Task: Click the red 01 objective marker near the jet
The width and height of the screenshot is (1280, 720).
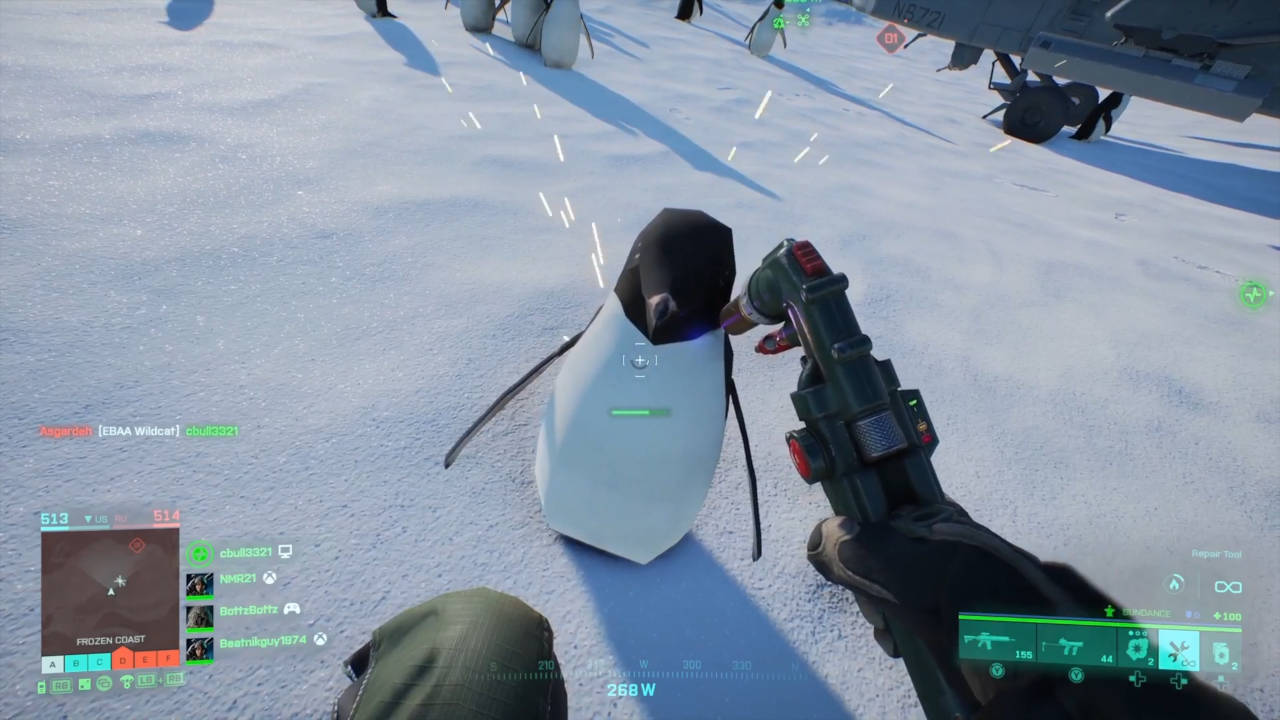Action: tap(889, 40)
